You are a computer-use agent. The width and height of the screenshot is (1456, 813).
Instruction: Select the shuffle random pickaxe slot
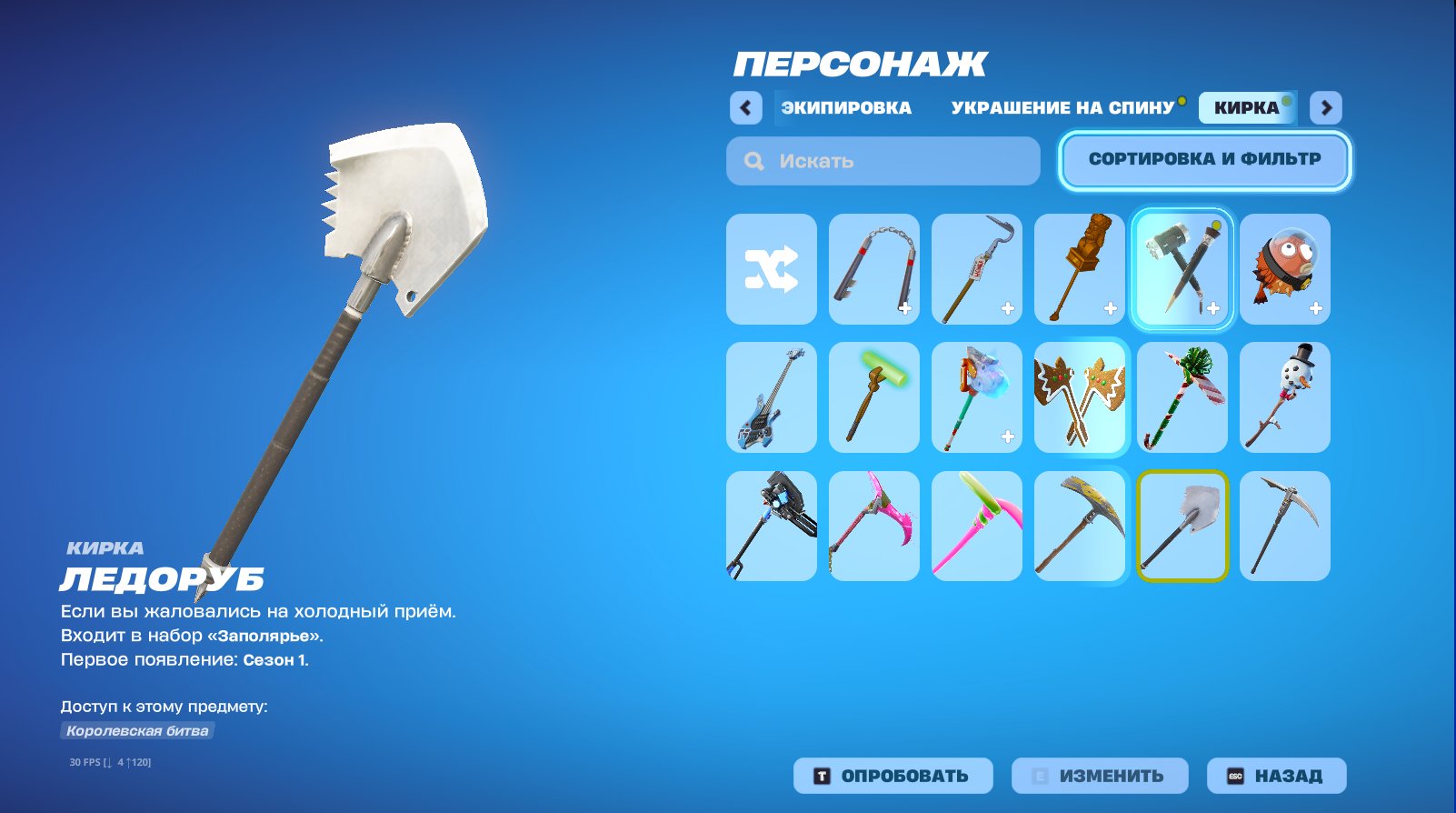(x=771, y=268)
